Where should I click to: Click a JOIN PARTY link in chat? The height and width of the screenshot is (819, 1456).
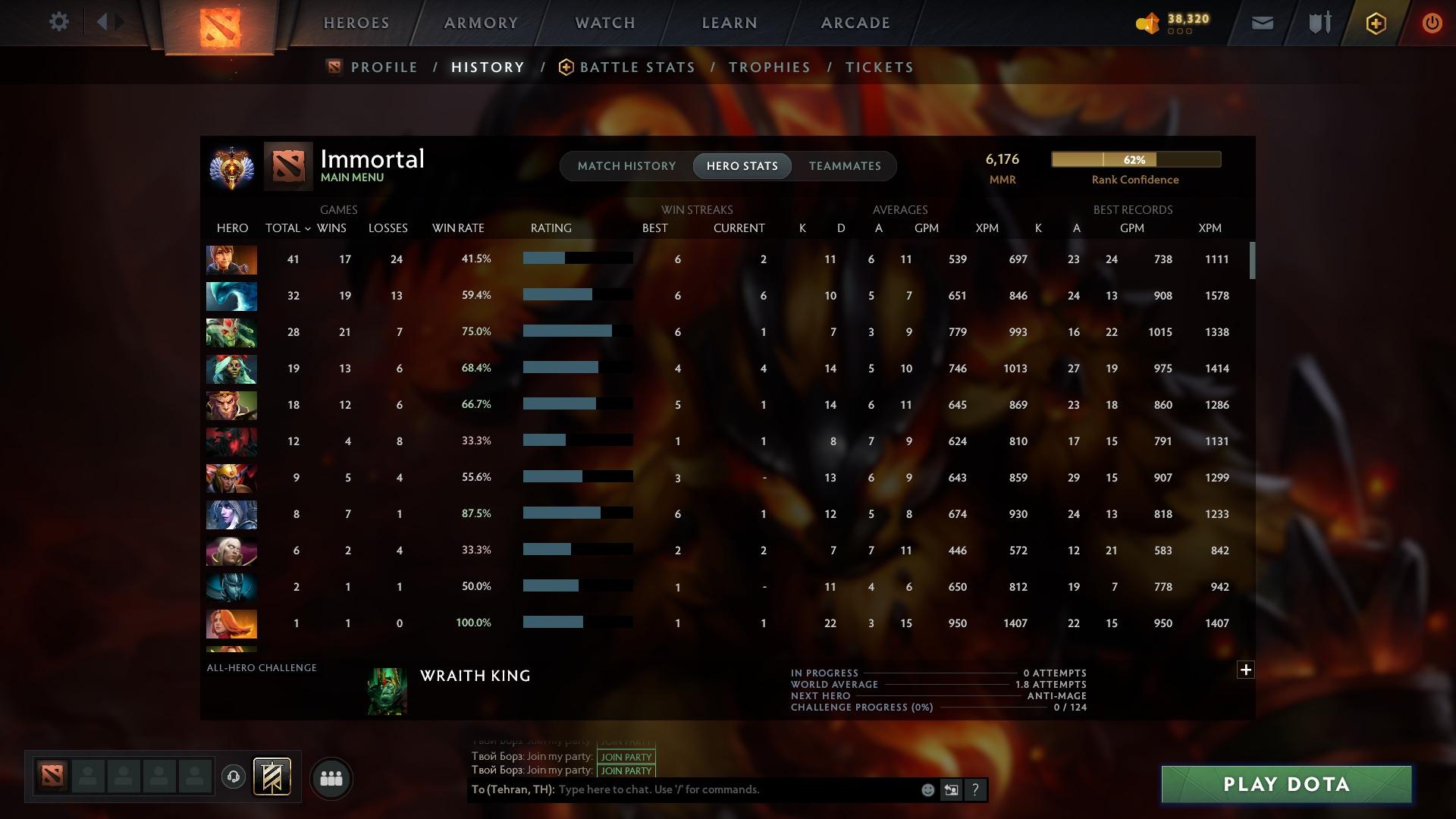tap(625, 757)
